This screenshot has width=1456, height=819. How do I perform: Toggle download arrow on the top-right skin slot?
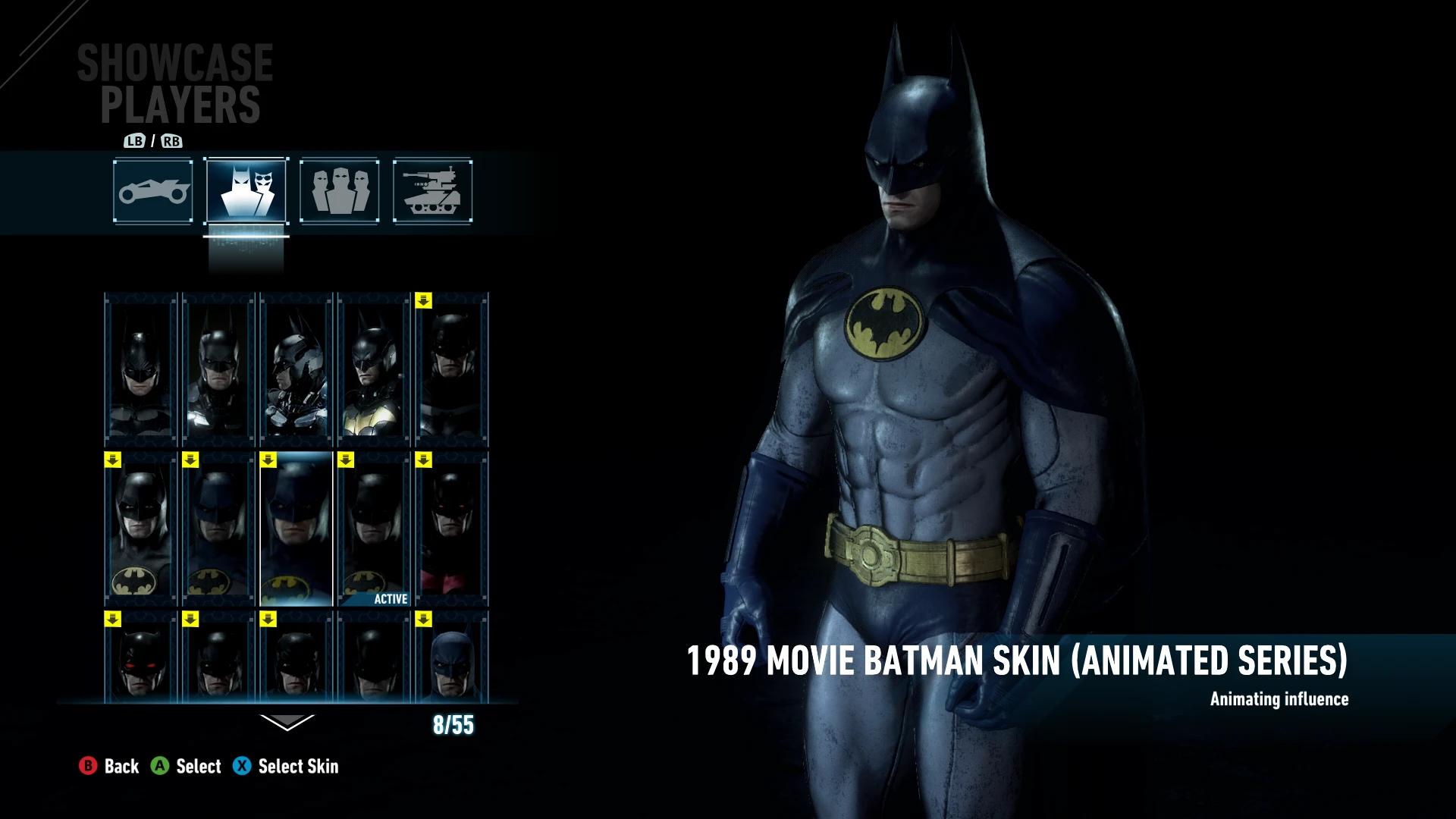423,300
